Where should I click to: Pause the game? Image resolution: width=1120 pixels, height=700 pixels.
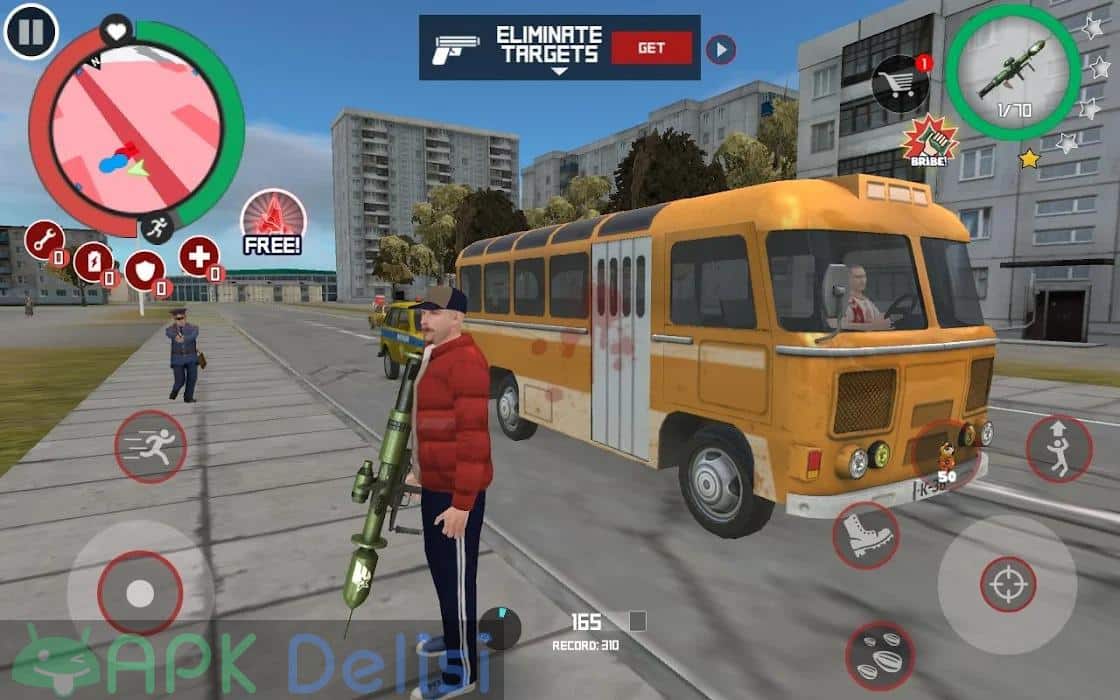coord(31,31)
